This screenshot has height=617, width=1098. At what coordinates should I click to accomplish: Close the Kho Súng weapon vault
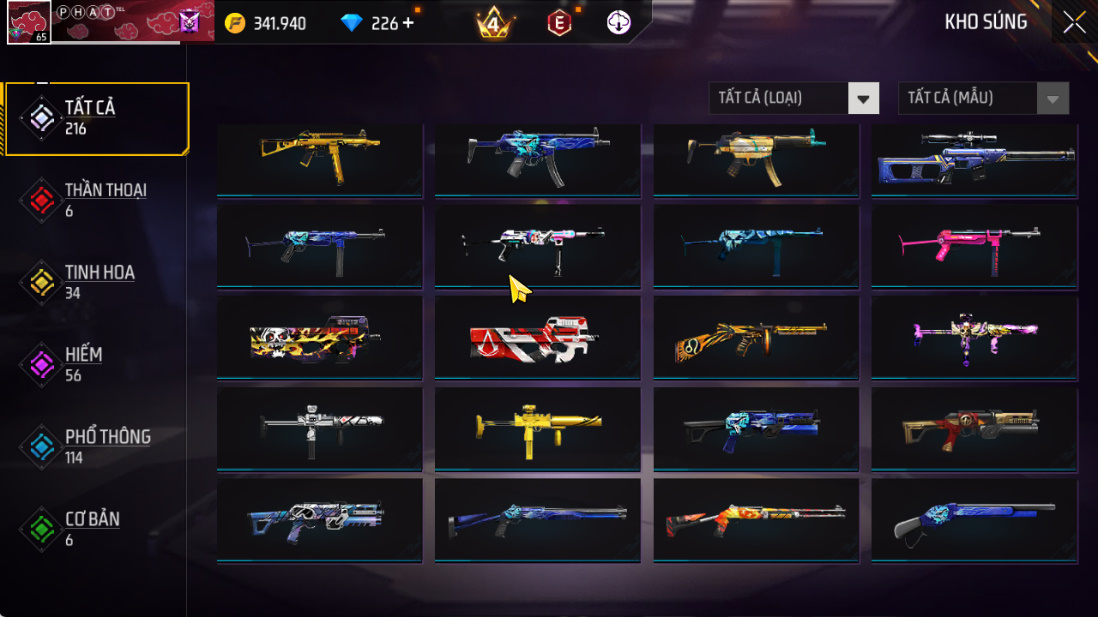[1074, 22]
